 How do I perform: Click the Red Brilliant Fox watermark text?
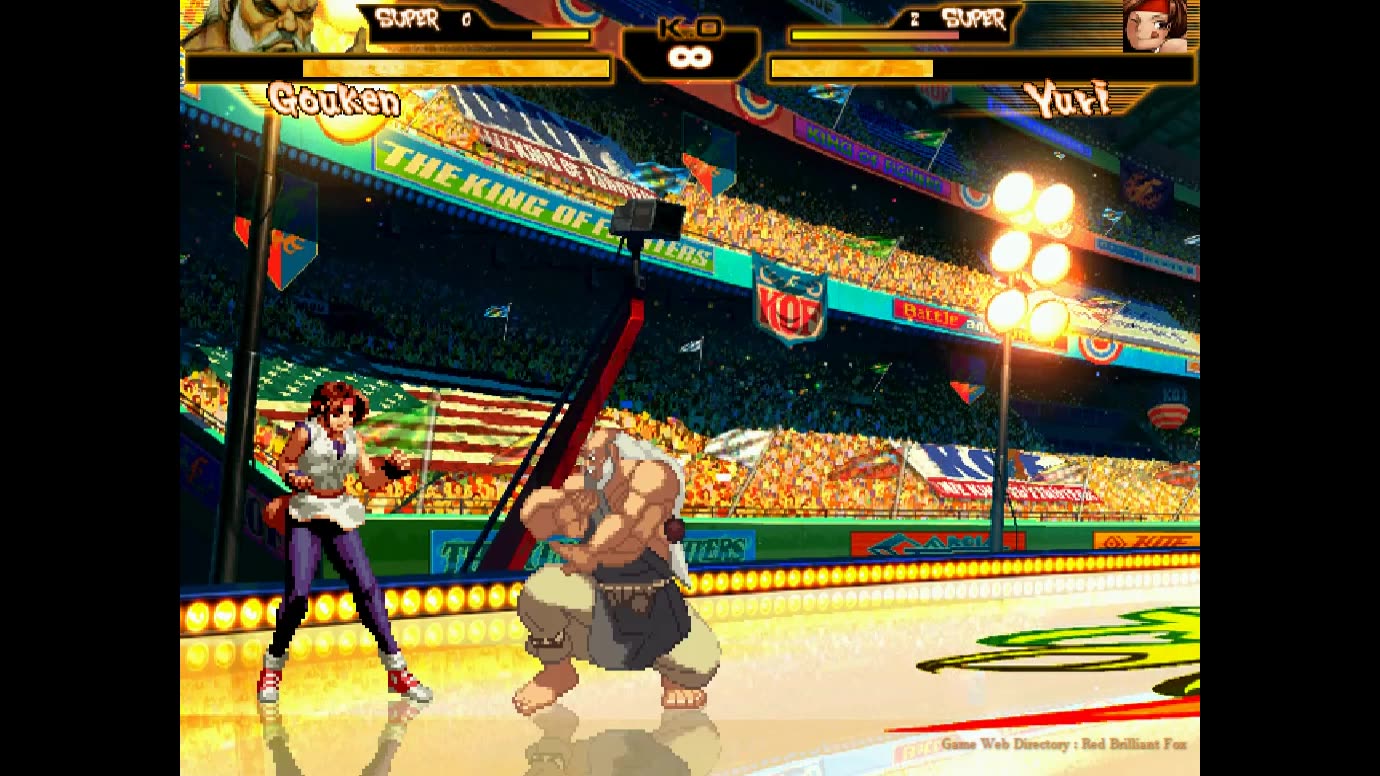(1135, 745)
